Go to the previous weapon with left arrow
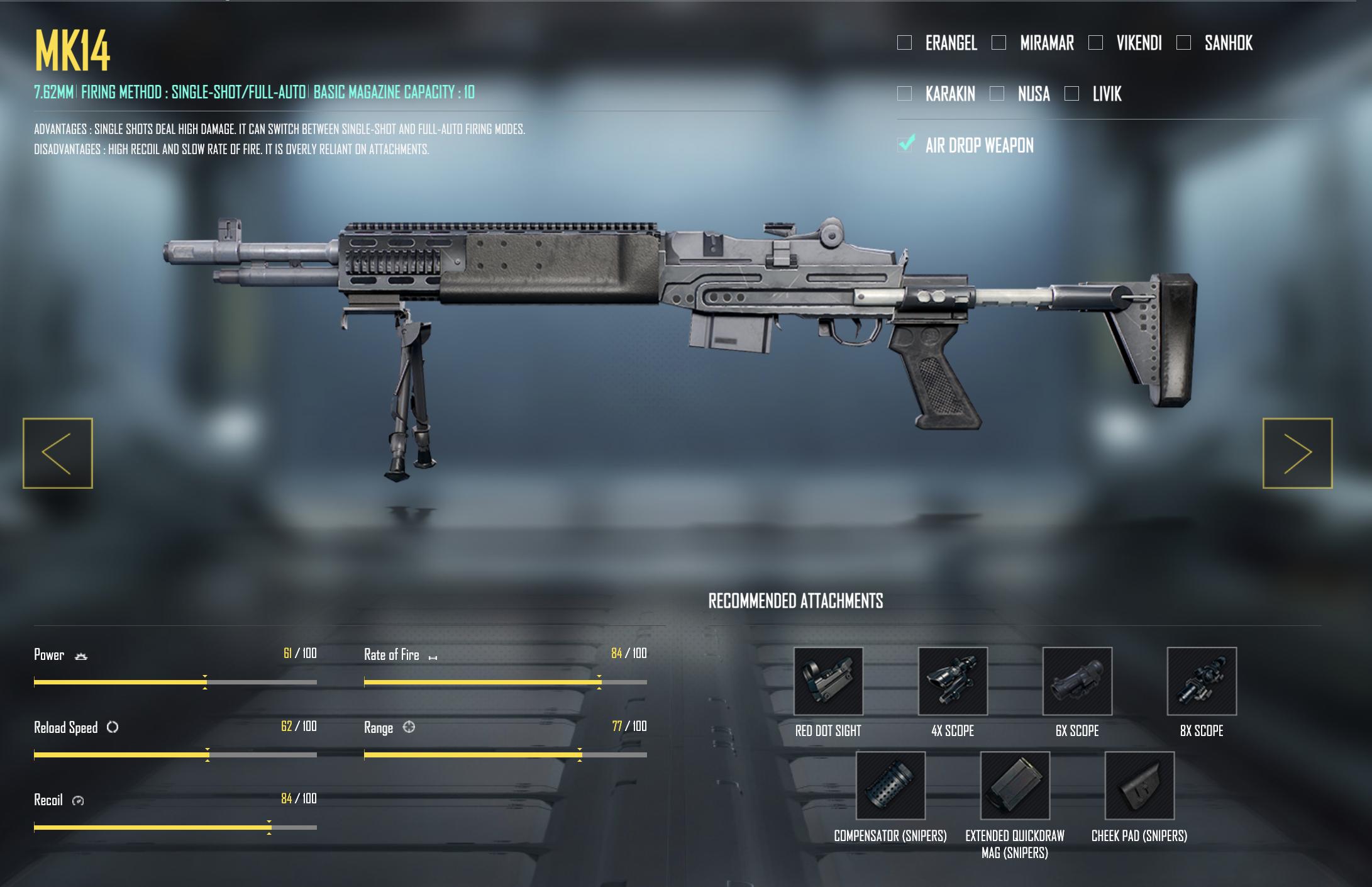 [58, 453]
